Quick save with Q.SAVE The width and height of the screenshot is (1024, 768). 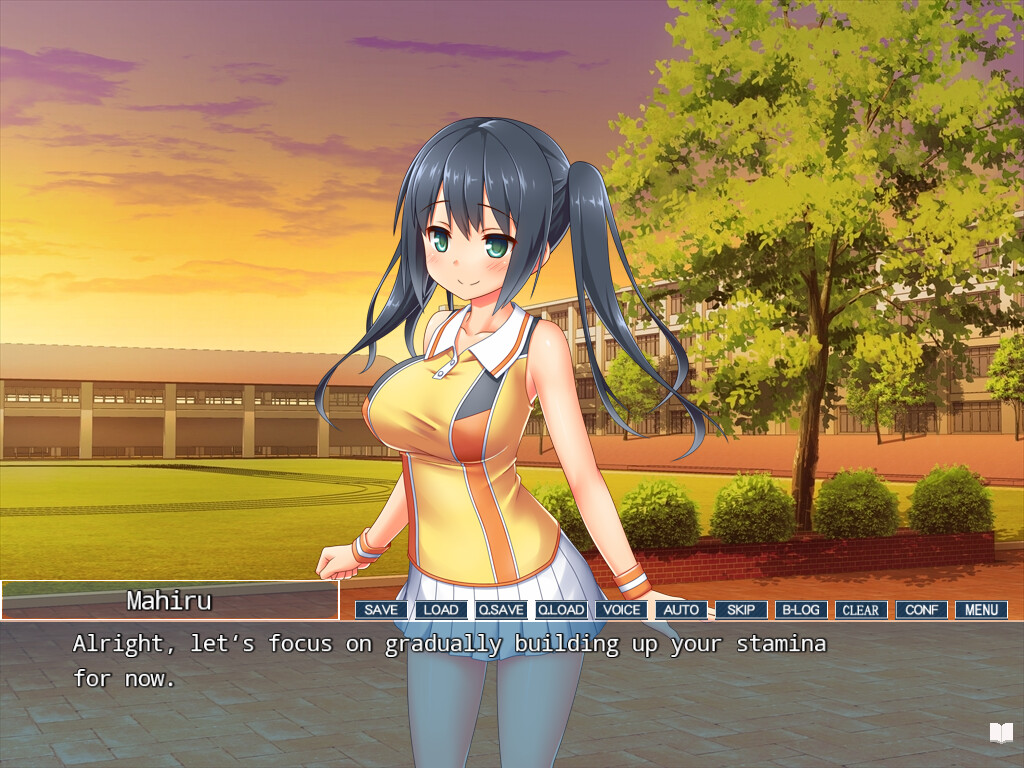coord(501,610)
